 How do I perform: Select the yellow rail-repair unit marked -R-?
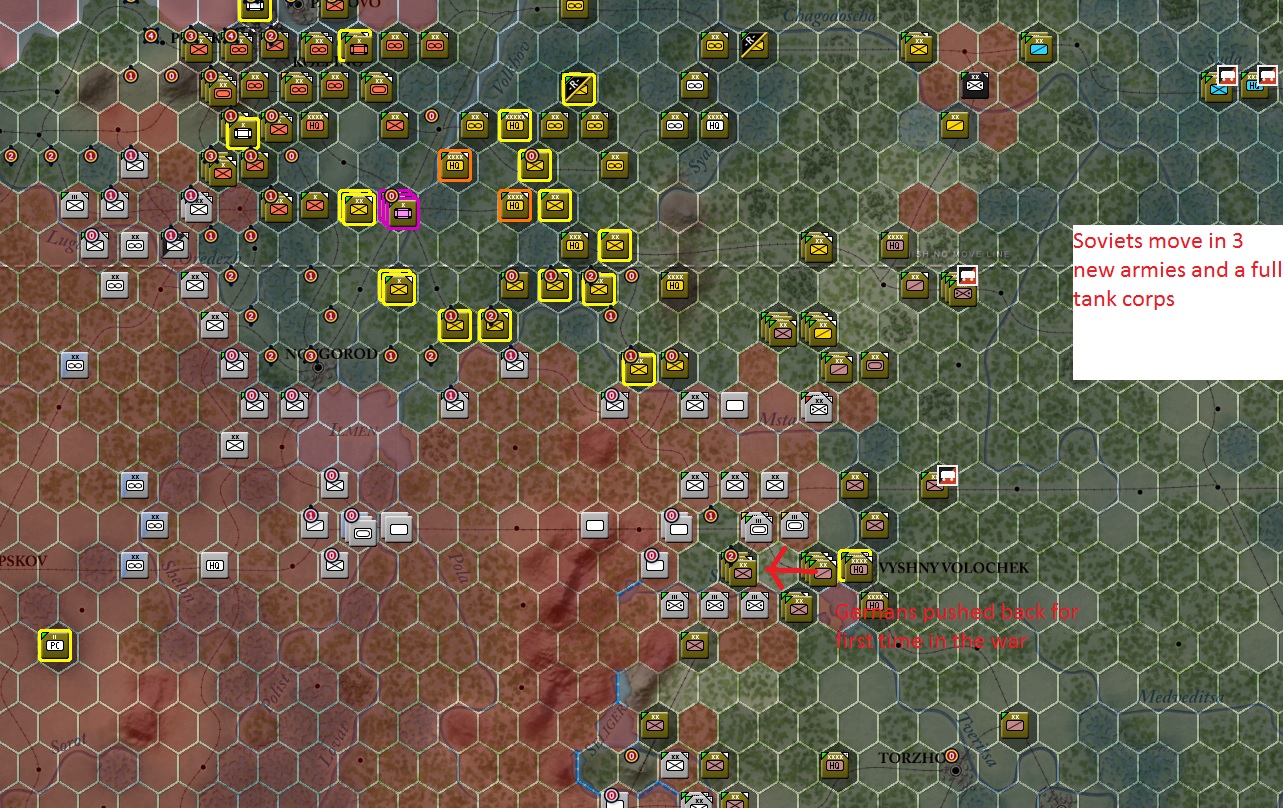(576, 89)
